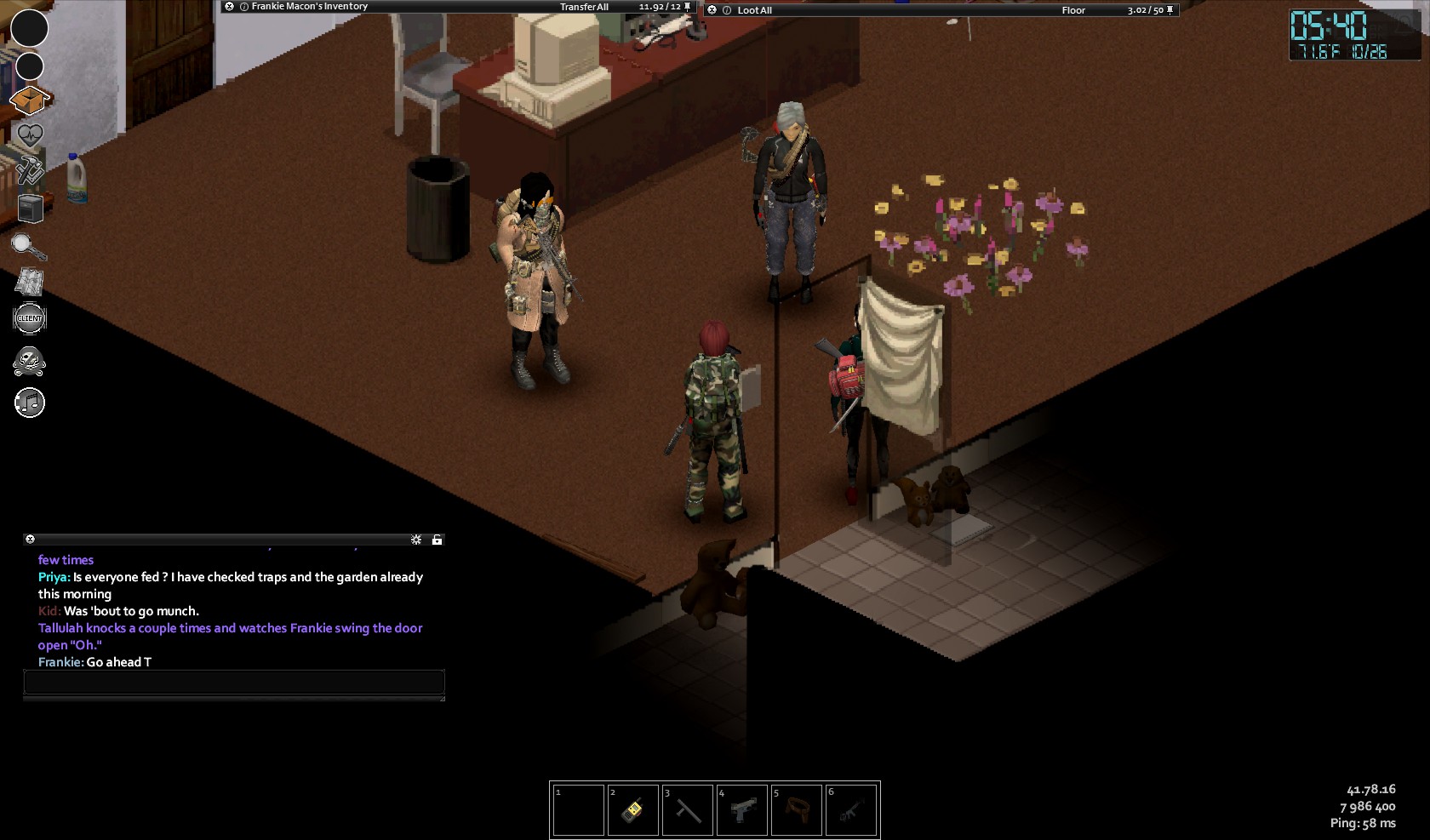The image size is (1430, 840).
Task: Select the nightstick in hotbar slot 3
Action: (x=687, y=810)
